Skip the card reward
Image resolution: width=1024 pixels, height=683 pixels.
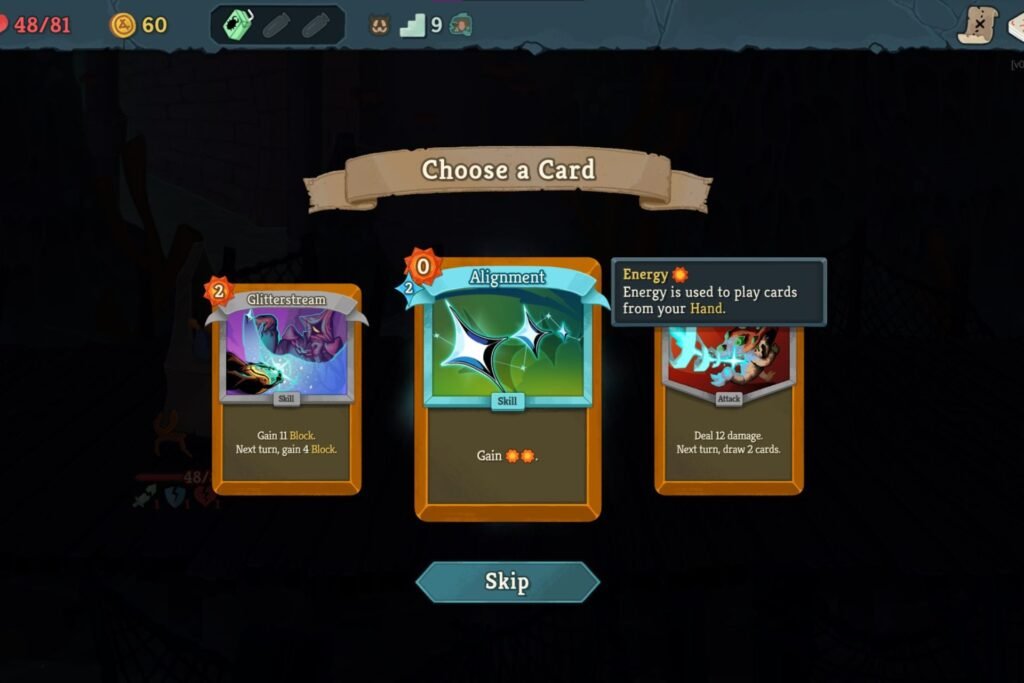pos(507,582)
